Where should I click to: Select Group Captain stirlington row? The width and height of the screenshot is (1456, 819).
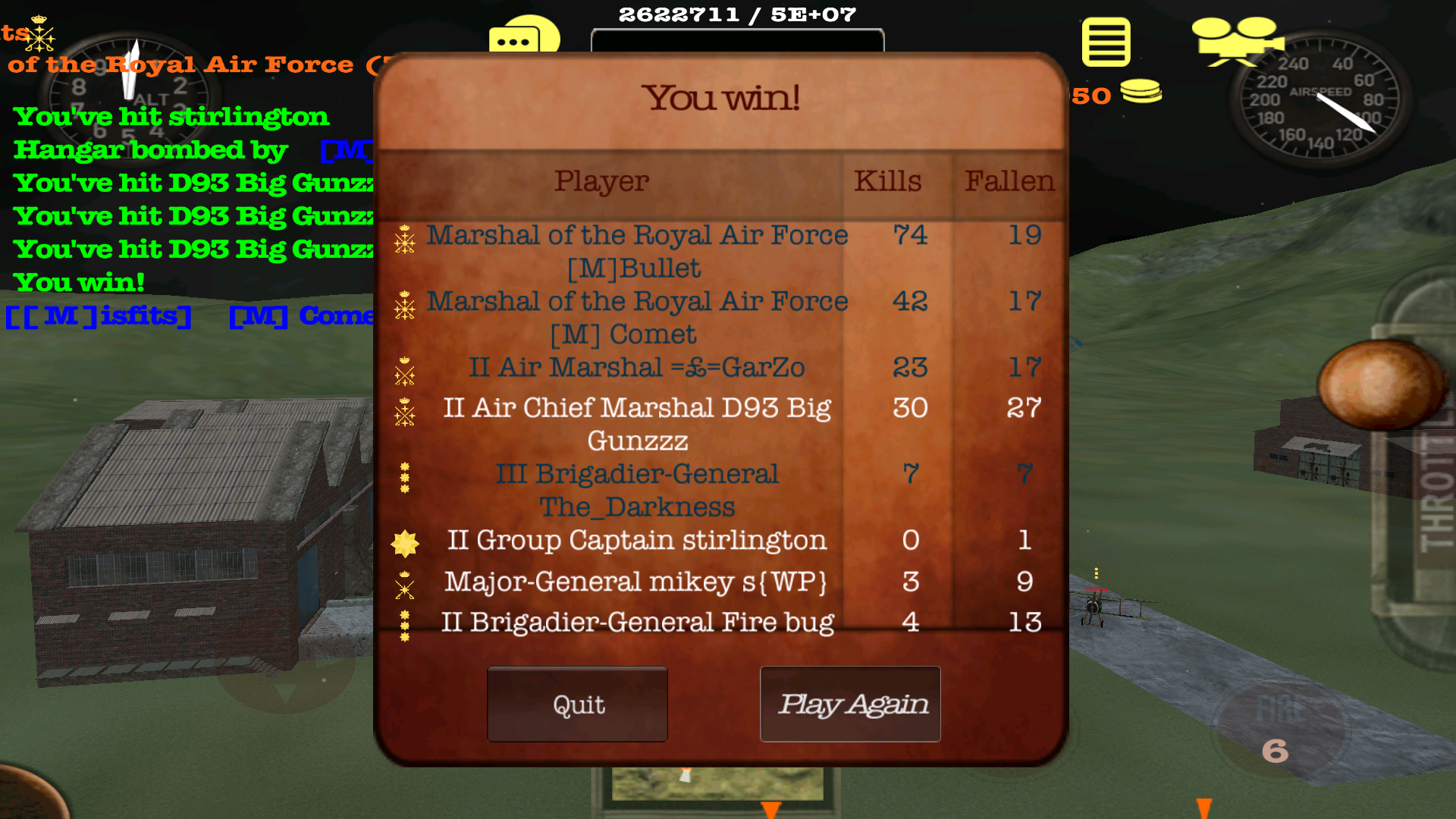637,541
